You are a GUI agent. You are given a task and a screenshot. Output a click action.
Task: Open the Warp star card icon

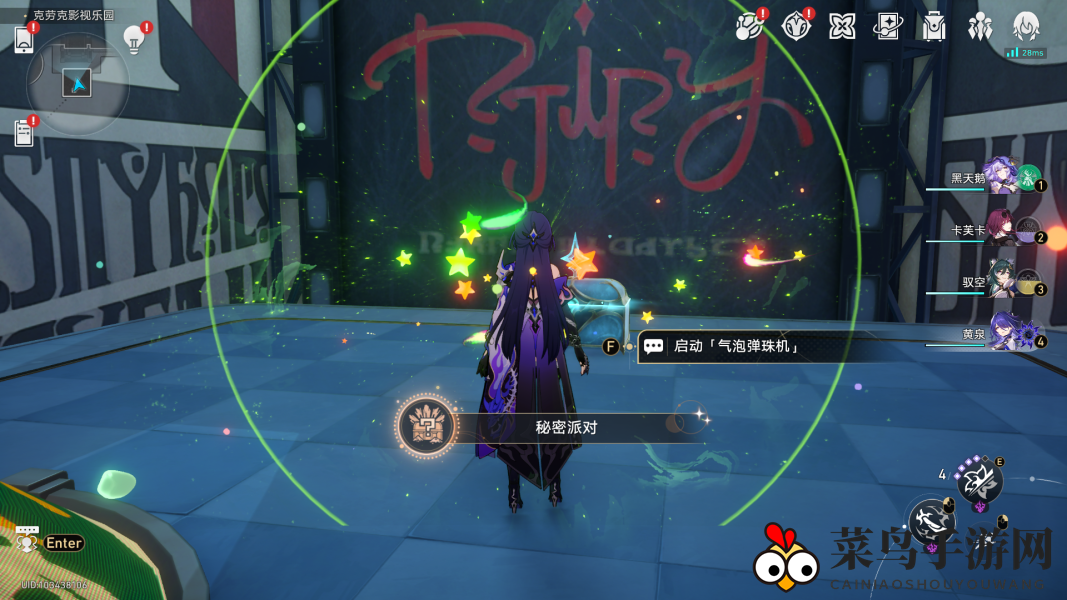(x=888, y=26)
